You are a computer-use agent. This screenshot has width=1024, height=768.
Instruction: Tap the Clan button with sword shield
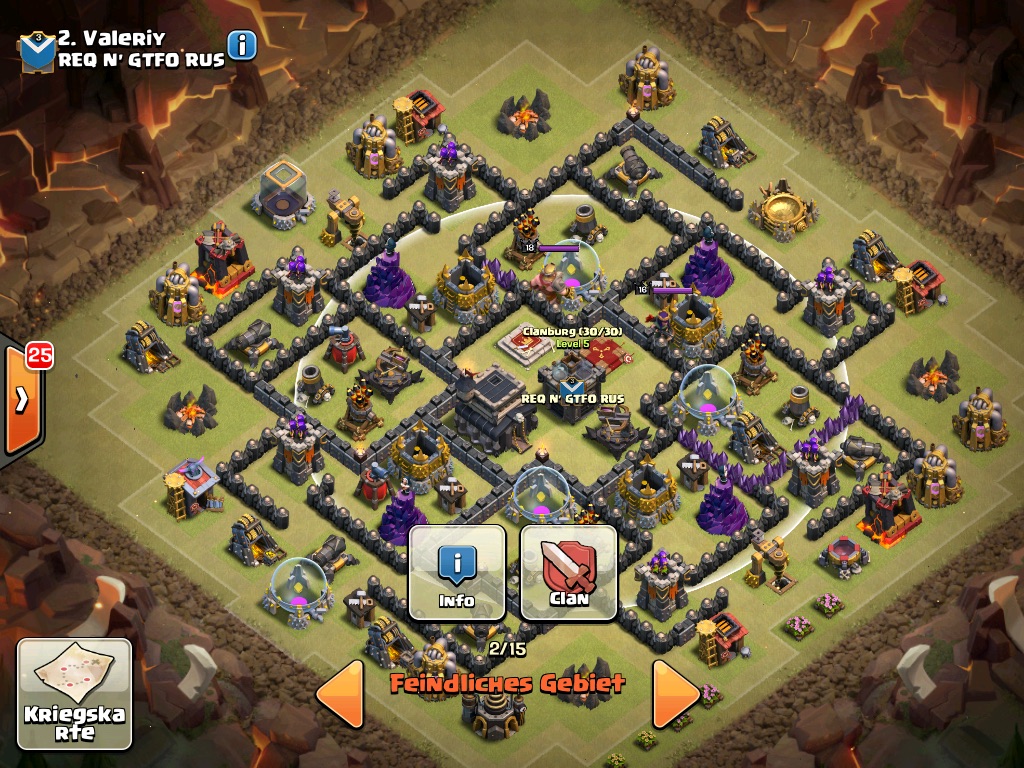click(x=568, y=571)
